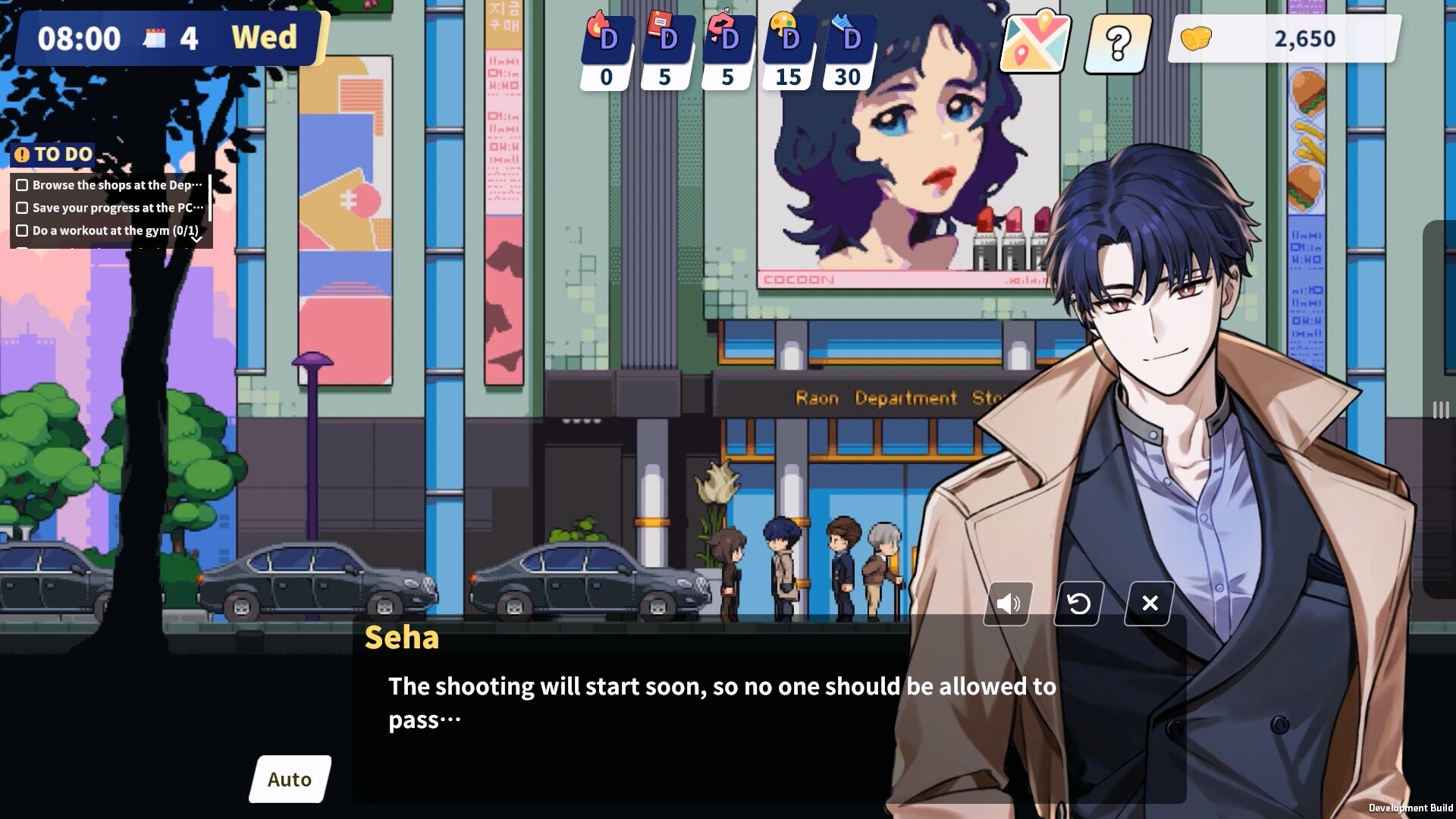Close the dialogue with the X button
The image size is (1456, 819).
(1150, 604)
